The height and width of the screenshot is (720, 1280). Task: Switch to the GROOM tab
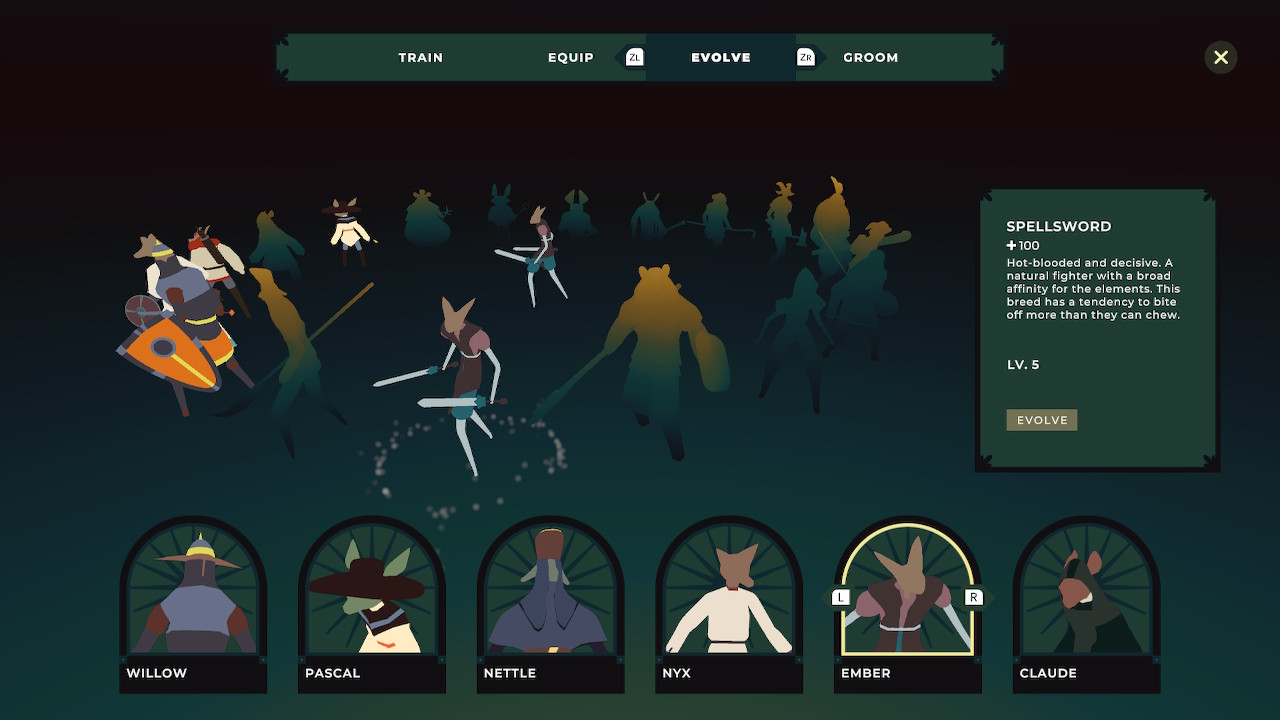click(870, 57)
